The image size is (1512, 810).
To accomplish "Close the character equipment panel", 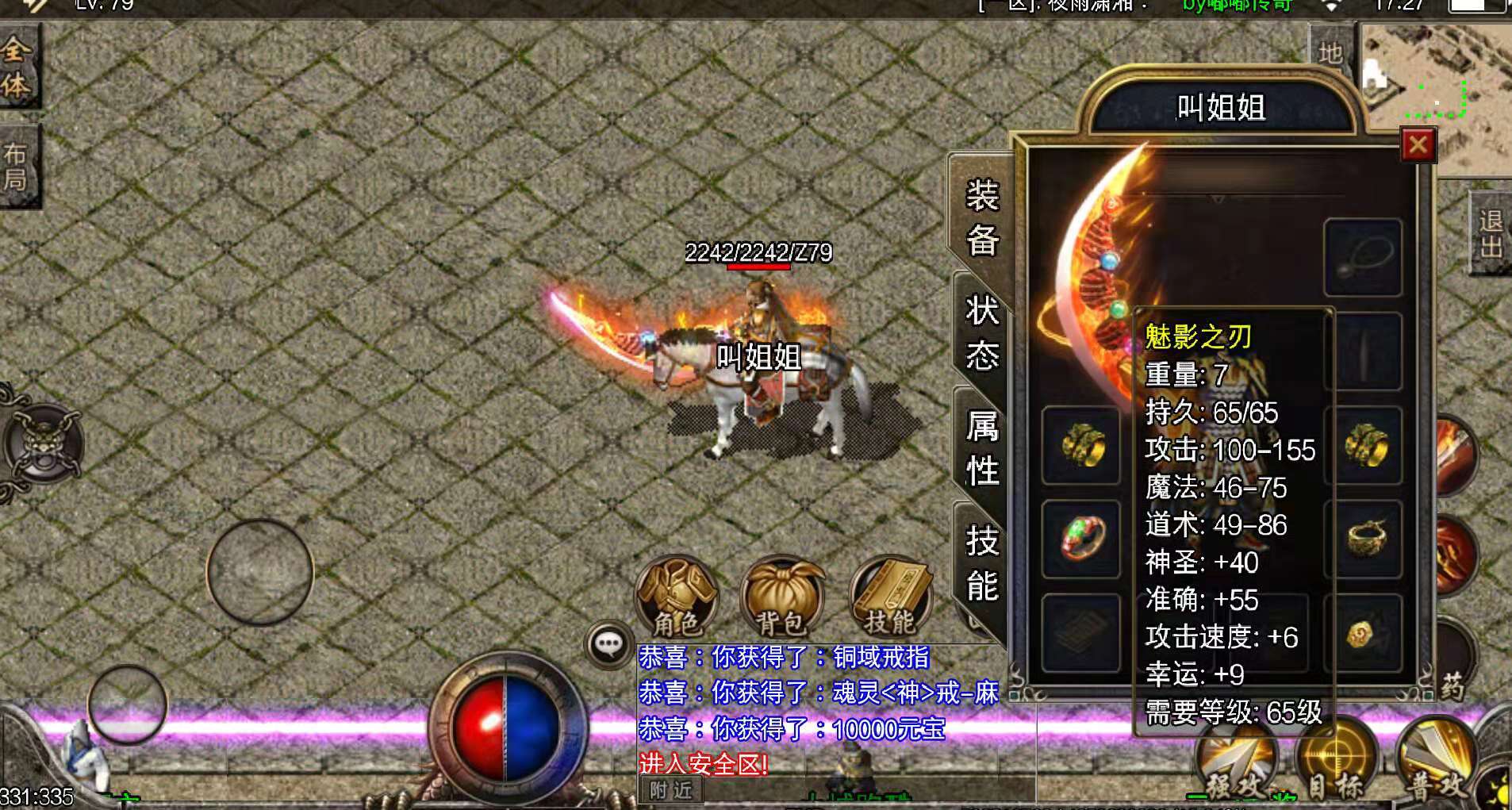I will coord(1418,145).
